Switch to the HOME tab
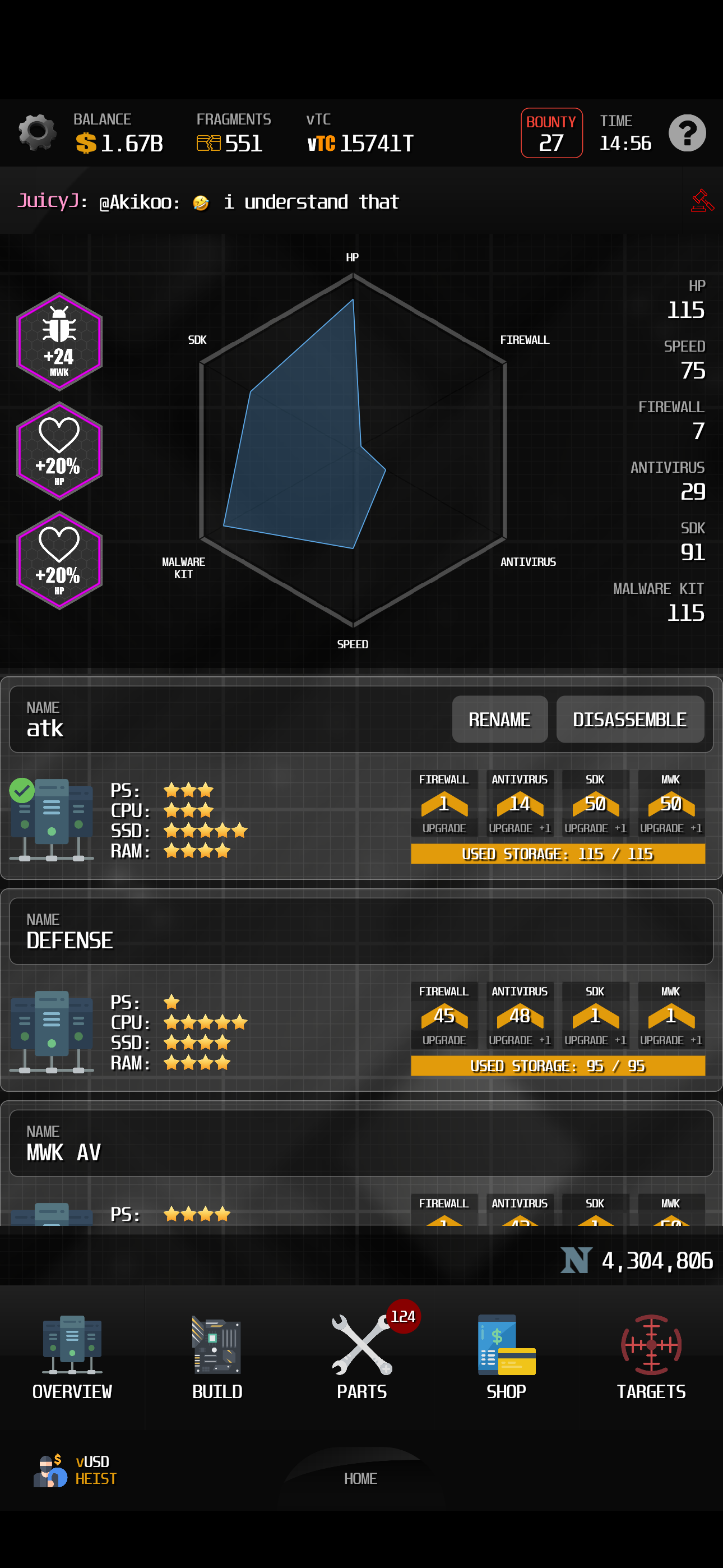This screenshot has height=1568, width=723. coord(361,1478)
